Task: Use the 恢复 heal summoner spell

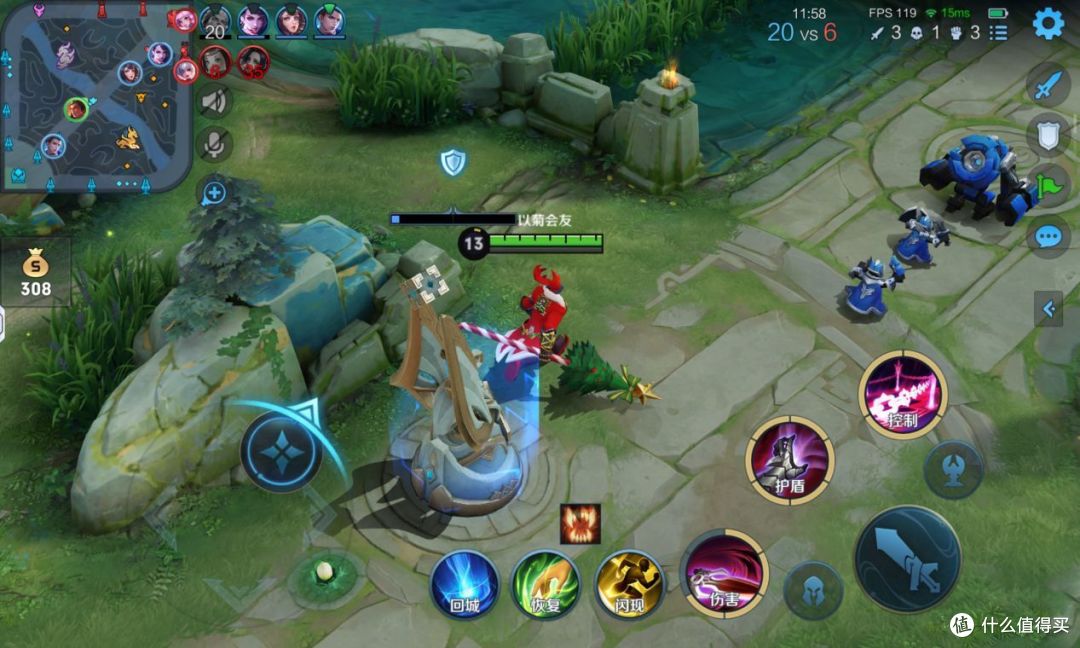Action: (546, 585)
